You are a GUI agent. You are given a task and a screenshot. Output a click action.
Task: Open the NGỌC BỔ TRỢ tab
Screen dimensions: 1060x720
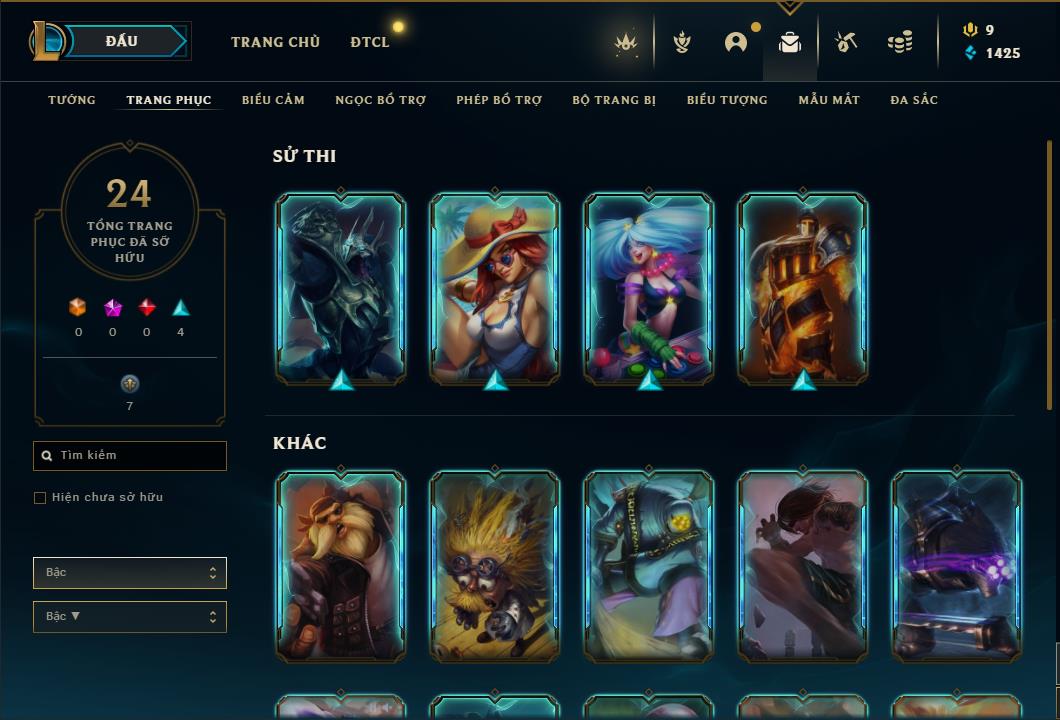tap(380, 100)
